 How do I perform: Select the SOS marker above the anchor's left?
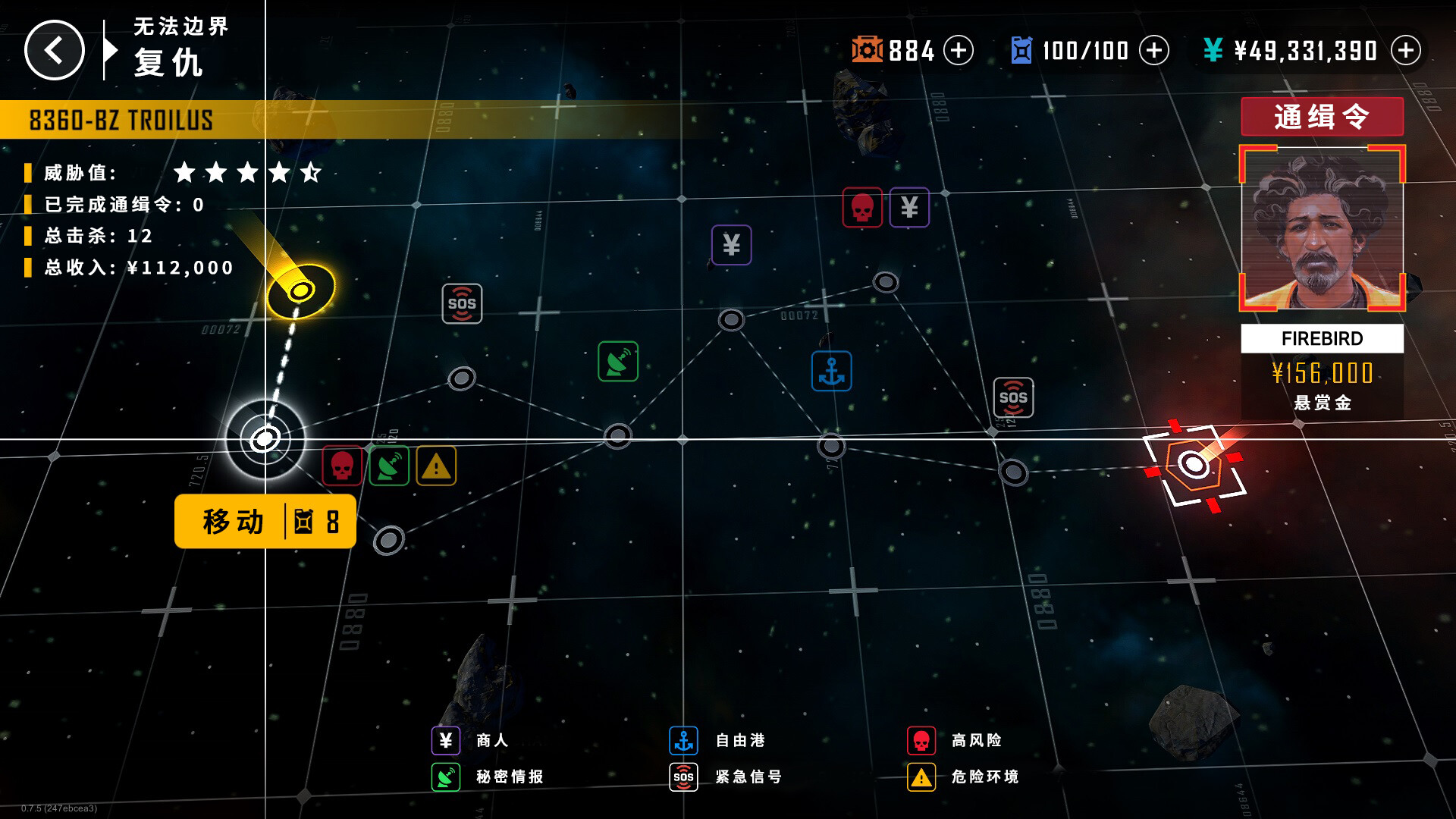pyautogui.click(x=462, y=304)
